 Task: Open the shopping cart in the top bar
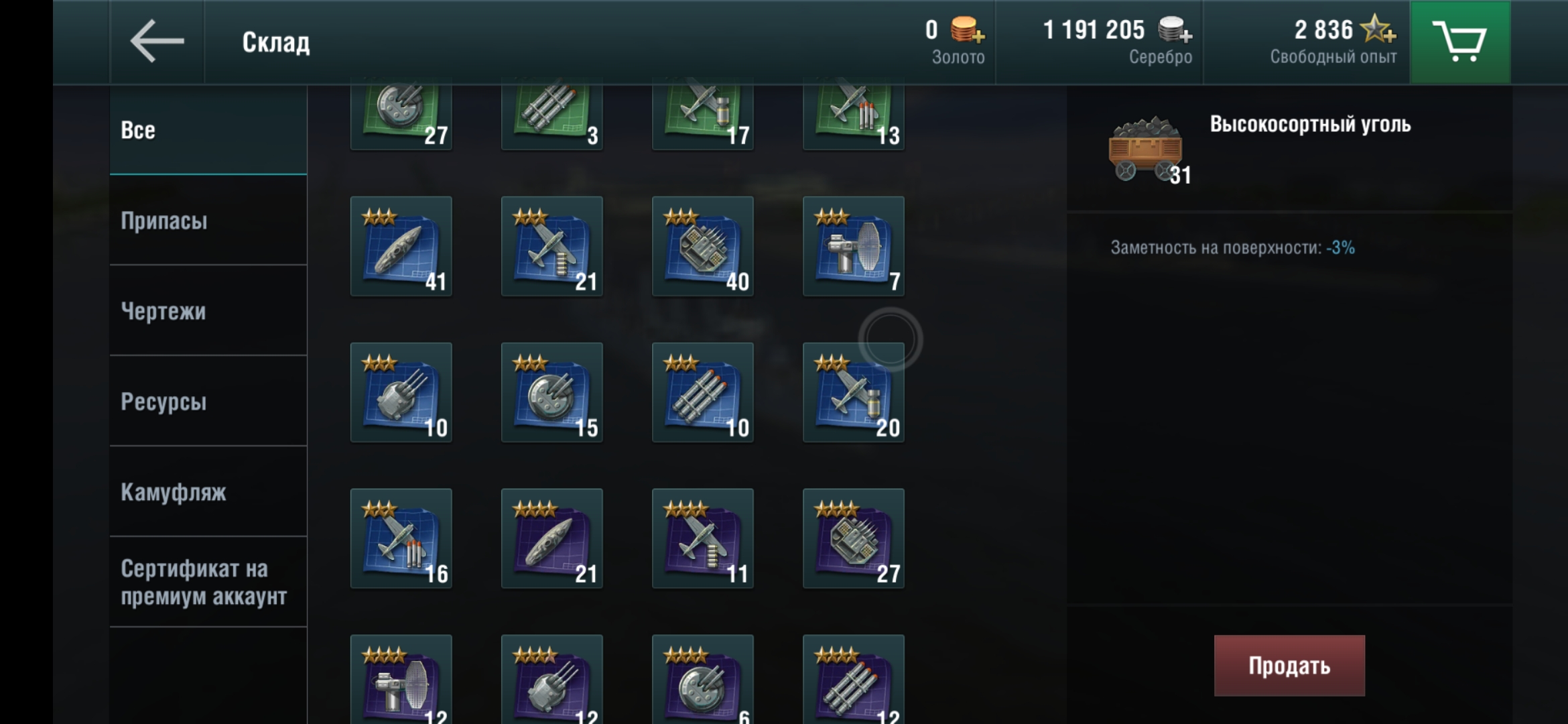click(x=1461, y=42)
